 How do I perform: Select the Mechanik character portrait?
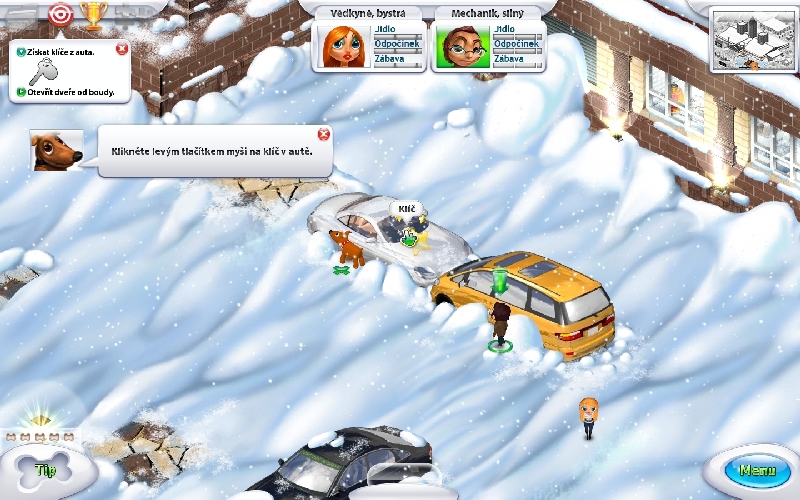[461, 46]
